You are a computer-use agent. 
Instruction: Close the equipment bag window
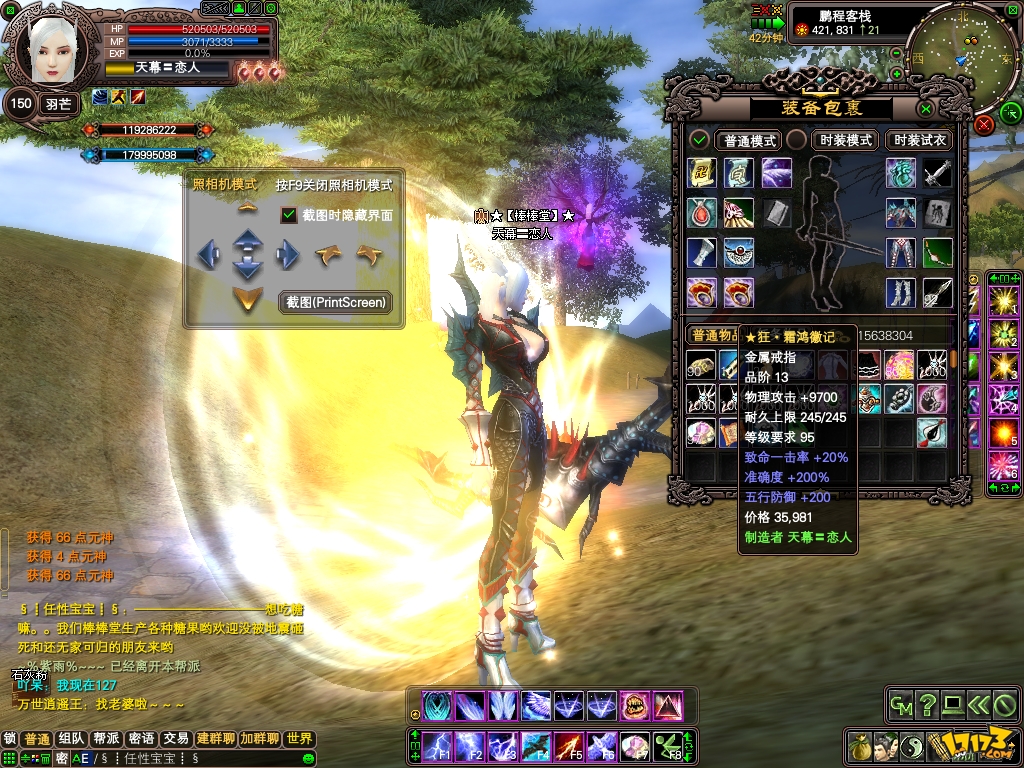click(x=926, y=108)
